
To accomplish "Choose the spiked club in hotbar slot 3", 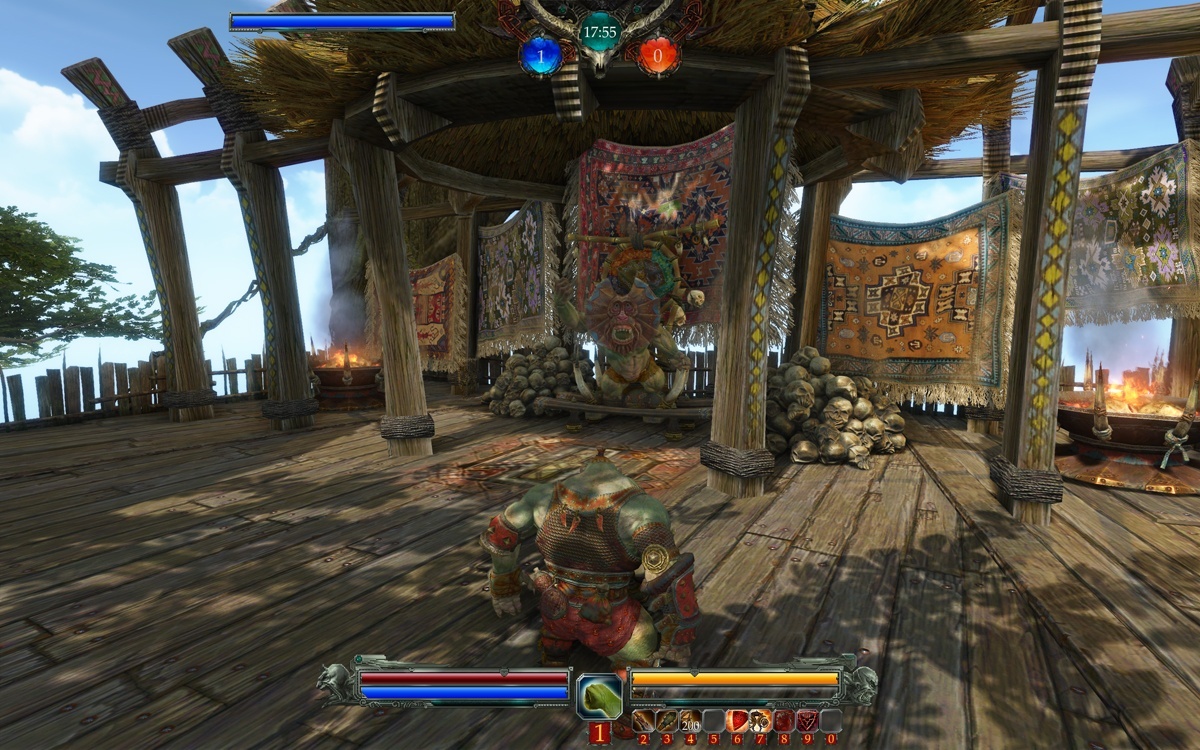I will 666,720.
